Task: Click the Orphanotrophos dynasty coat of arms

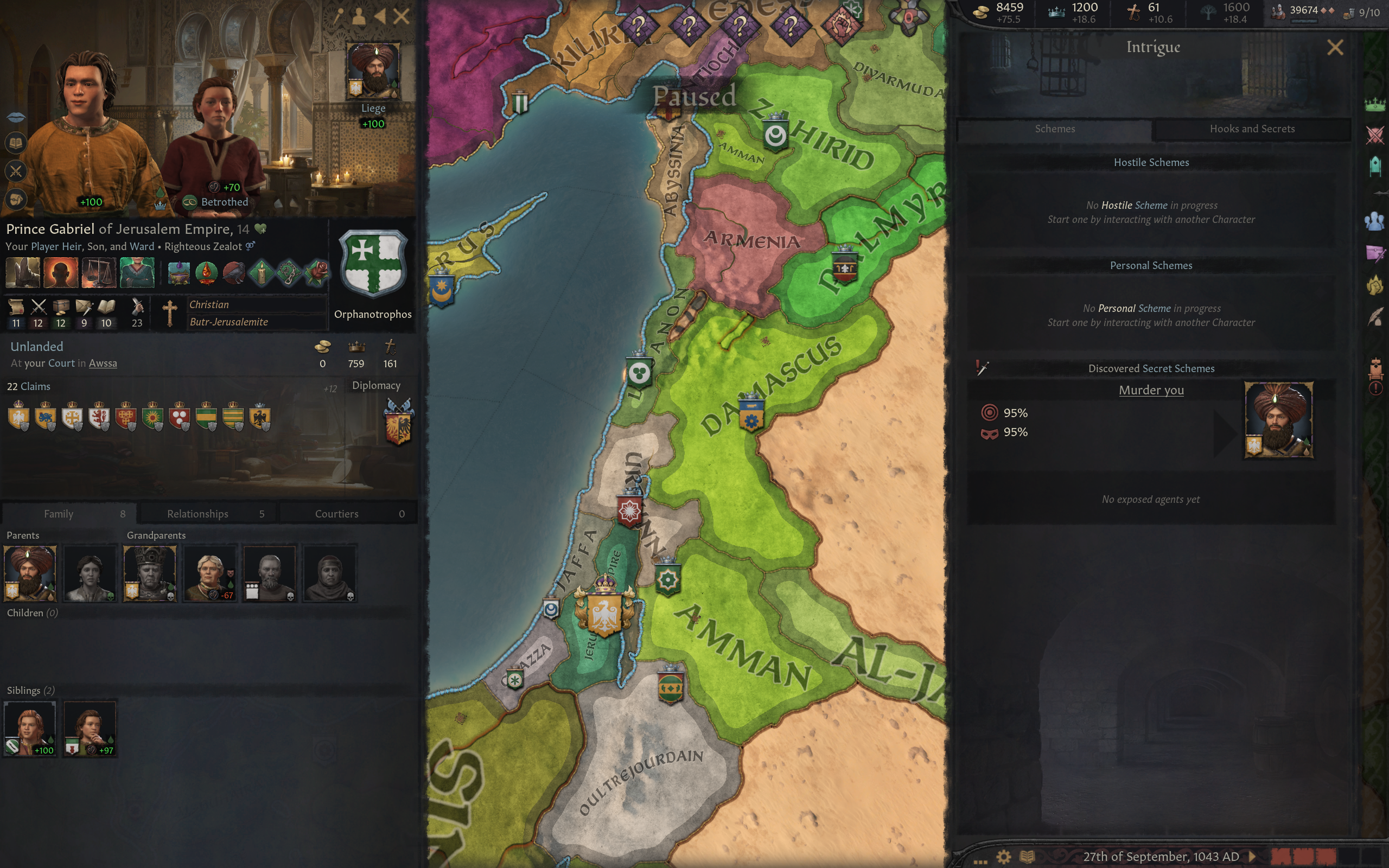Action: tap(373, 264)
